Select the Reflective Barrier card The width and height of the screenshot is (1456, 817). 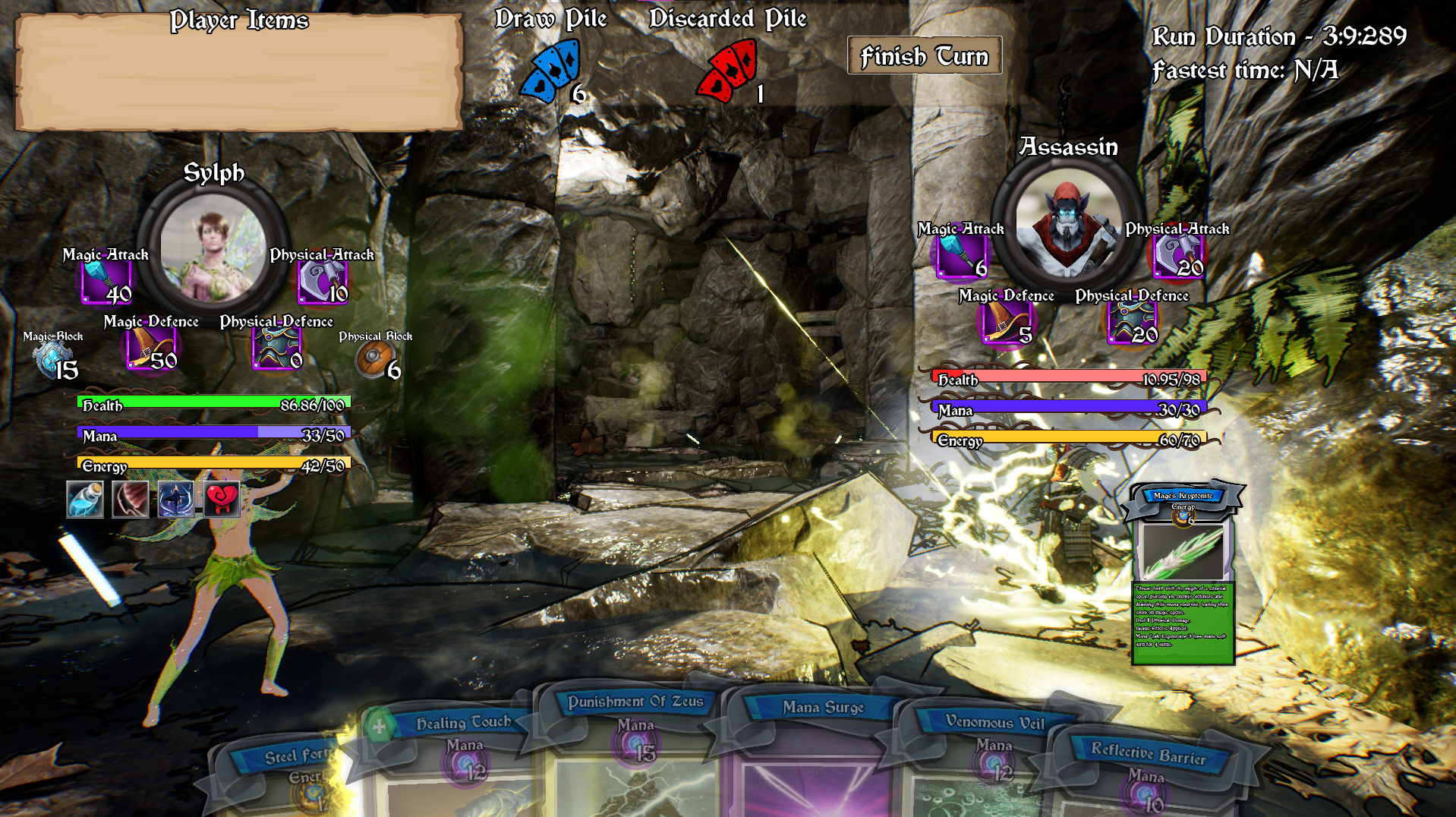pos(1148,782)
